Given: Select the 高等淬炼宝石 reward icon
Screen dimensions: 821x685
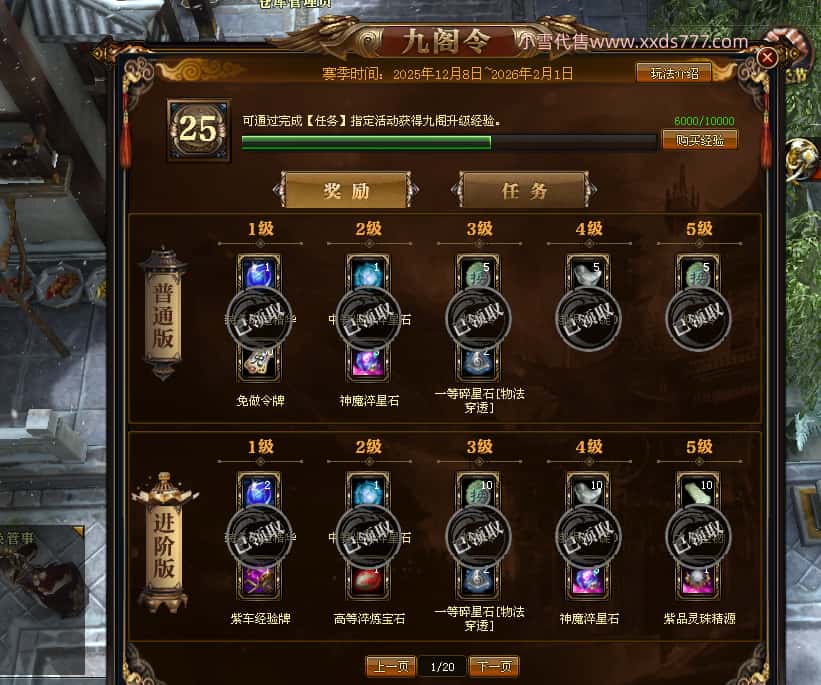Looking at the screenshot, I should [x=369, y=580].
